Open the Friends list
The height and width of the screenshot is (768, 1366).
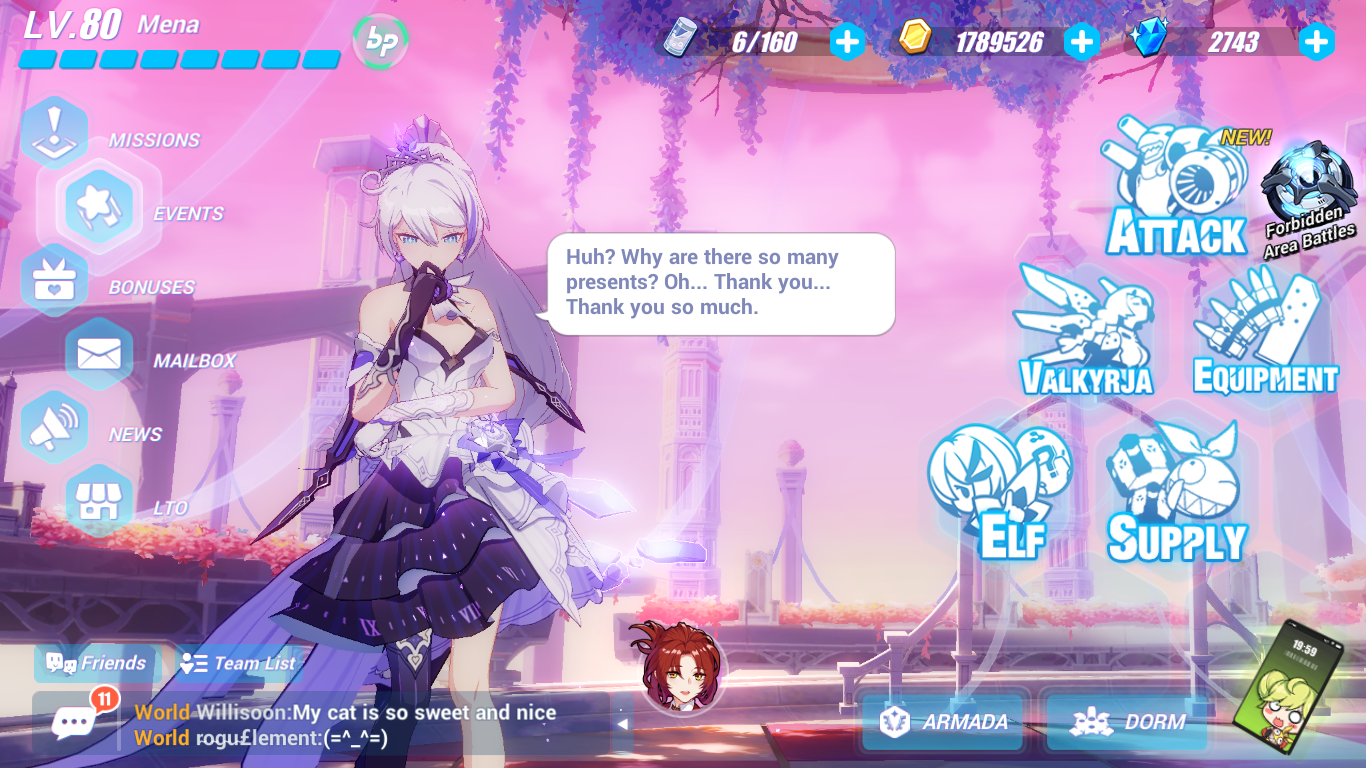(95, 662)
